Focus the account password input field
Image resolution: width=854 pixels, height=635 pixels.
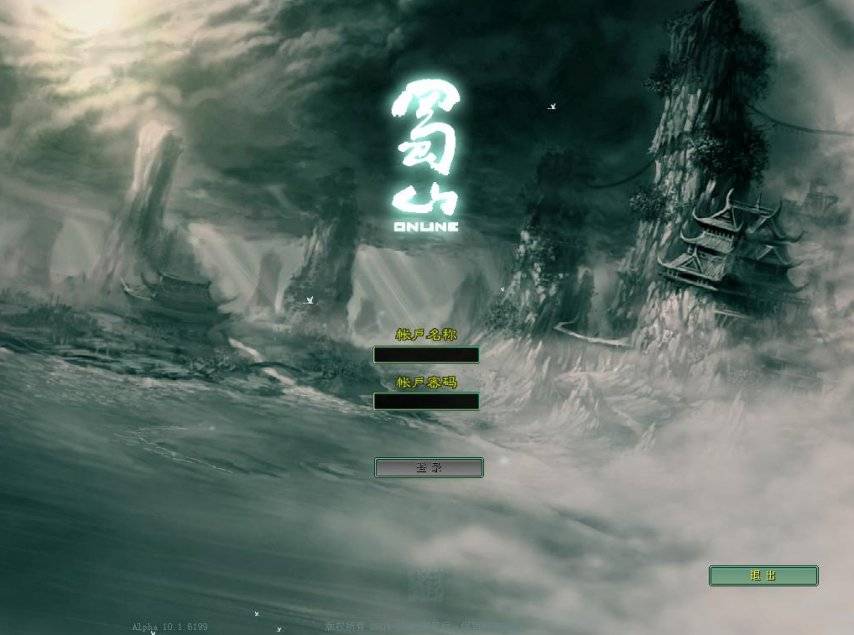[426, 401]
